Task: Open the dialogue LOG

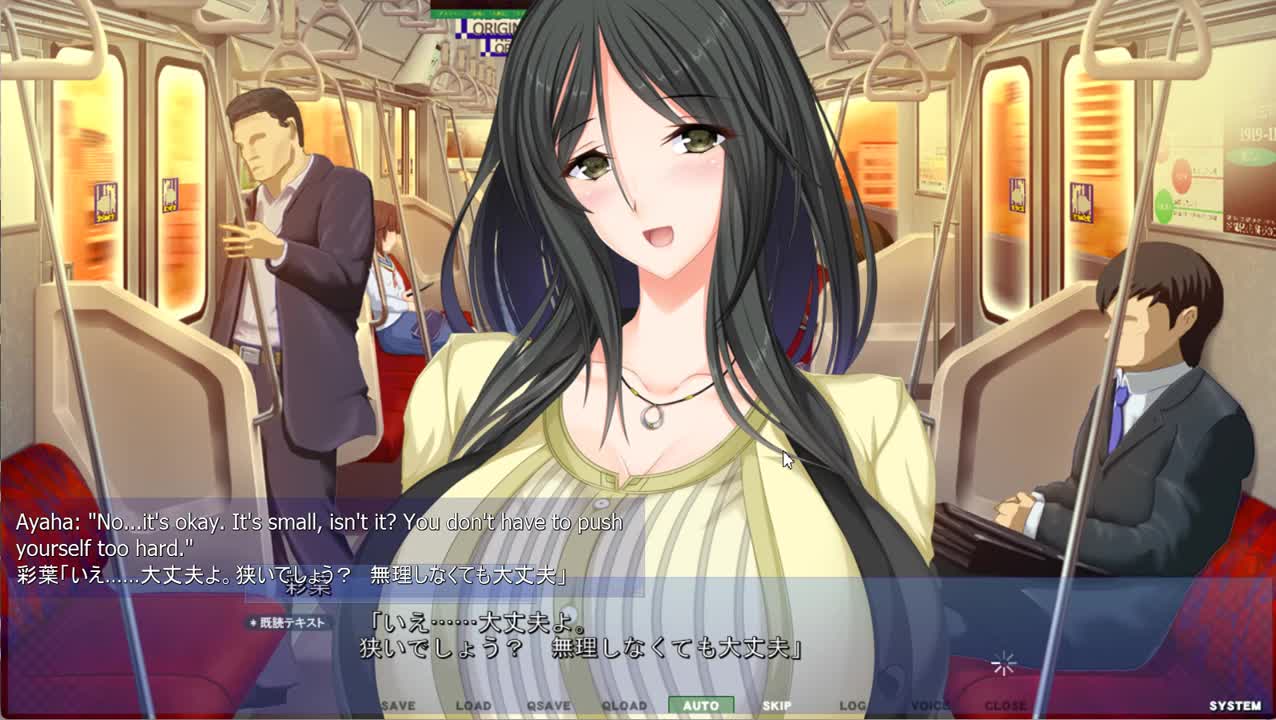Action: pyautogui.click(x=853, y=706)
